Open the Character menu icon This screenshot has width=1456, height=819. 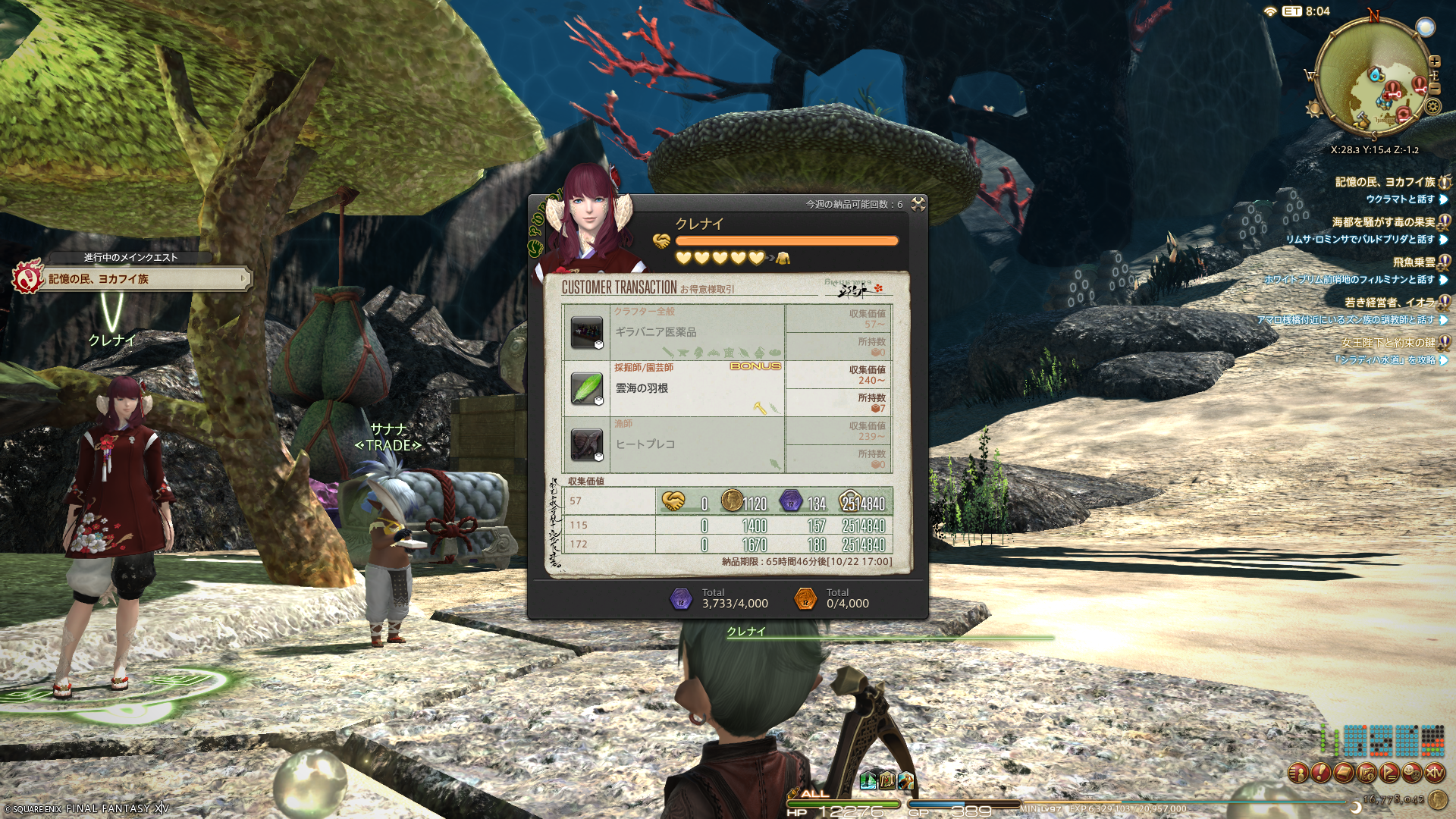point(1298,773)
